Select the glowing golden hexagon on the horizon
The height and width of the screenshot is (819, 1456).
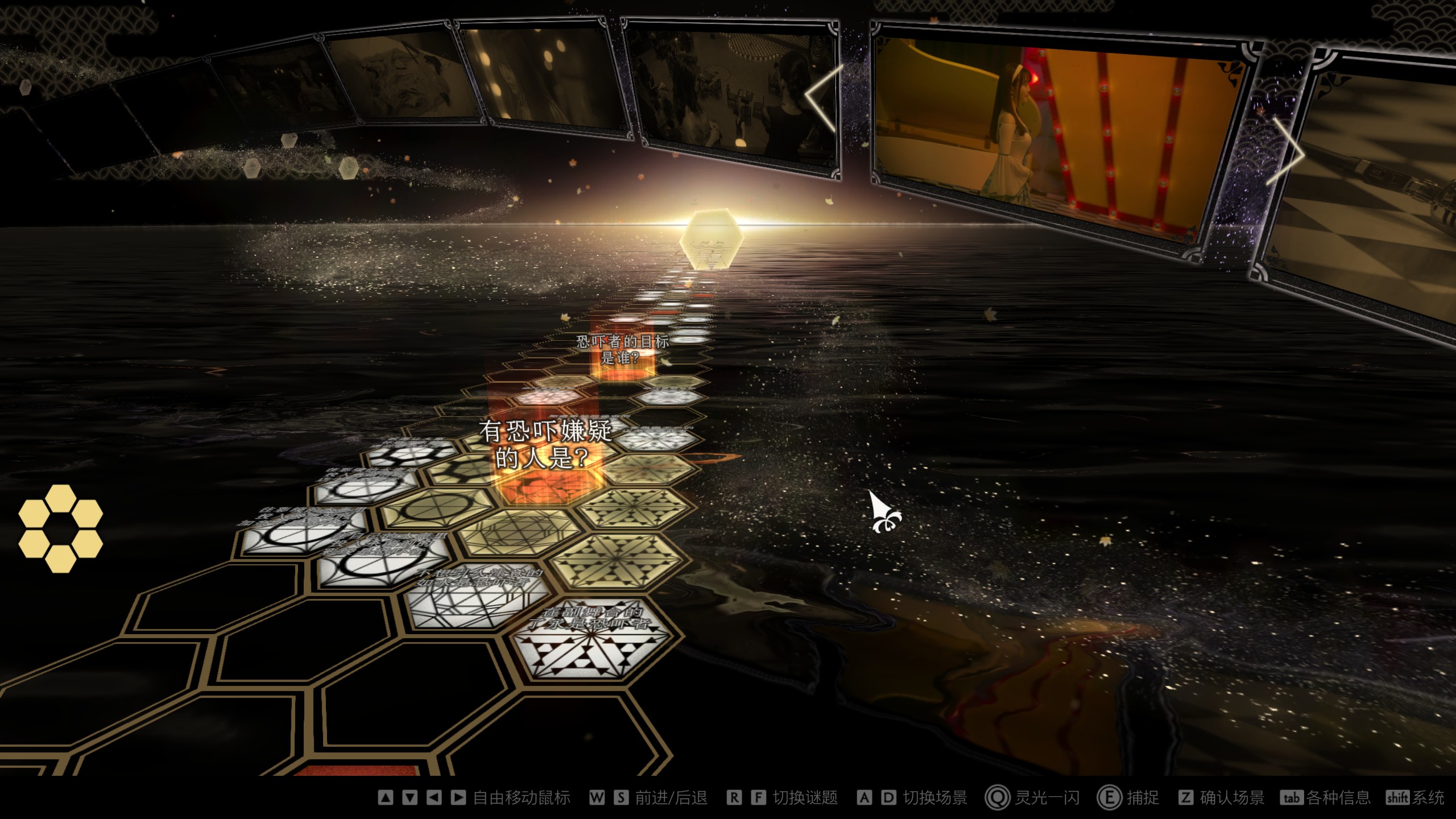pos(711,238)
